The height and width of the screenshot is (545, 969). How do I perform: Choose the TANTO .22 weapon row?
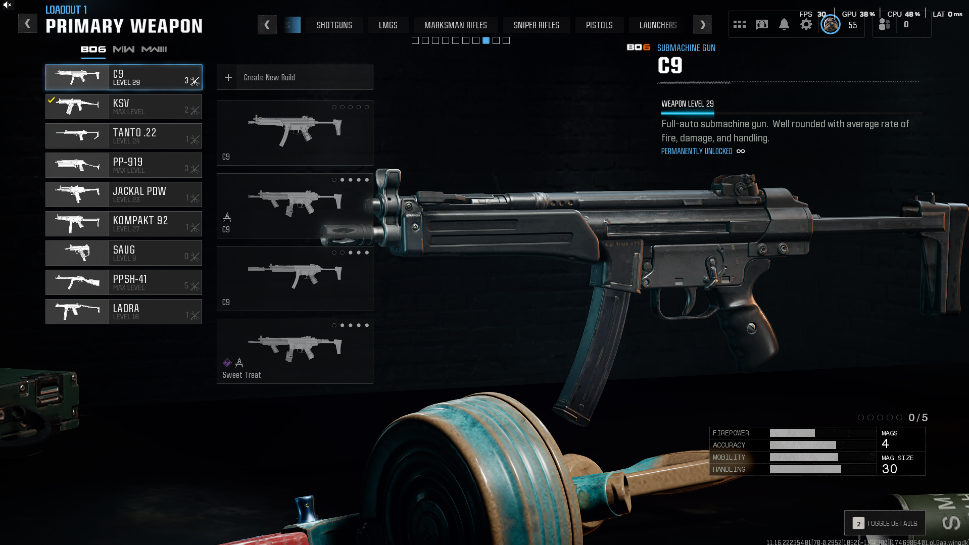[123, 136]
